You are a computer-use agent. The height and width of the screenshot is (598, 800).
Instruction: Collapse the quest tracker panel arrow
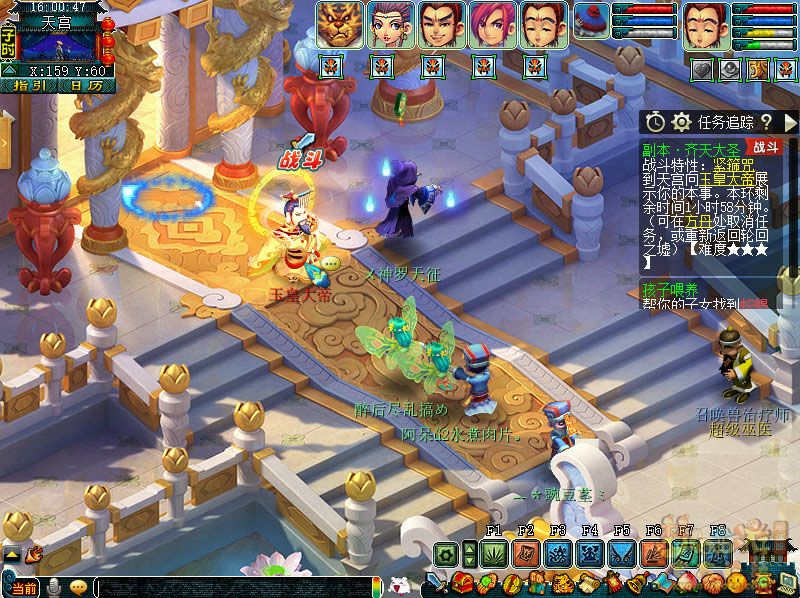[x=789, y=122]
